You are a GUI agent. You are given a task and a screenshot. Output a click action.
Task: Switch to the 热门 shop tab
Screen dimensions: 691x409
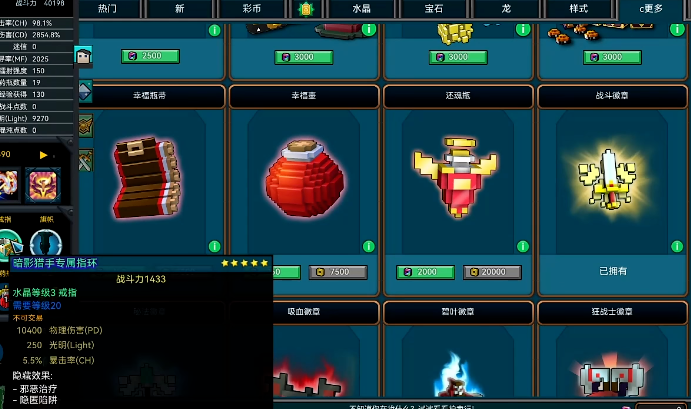[107, 8]
